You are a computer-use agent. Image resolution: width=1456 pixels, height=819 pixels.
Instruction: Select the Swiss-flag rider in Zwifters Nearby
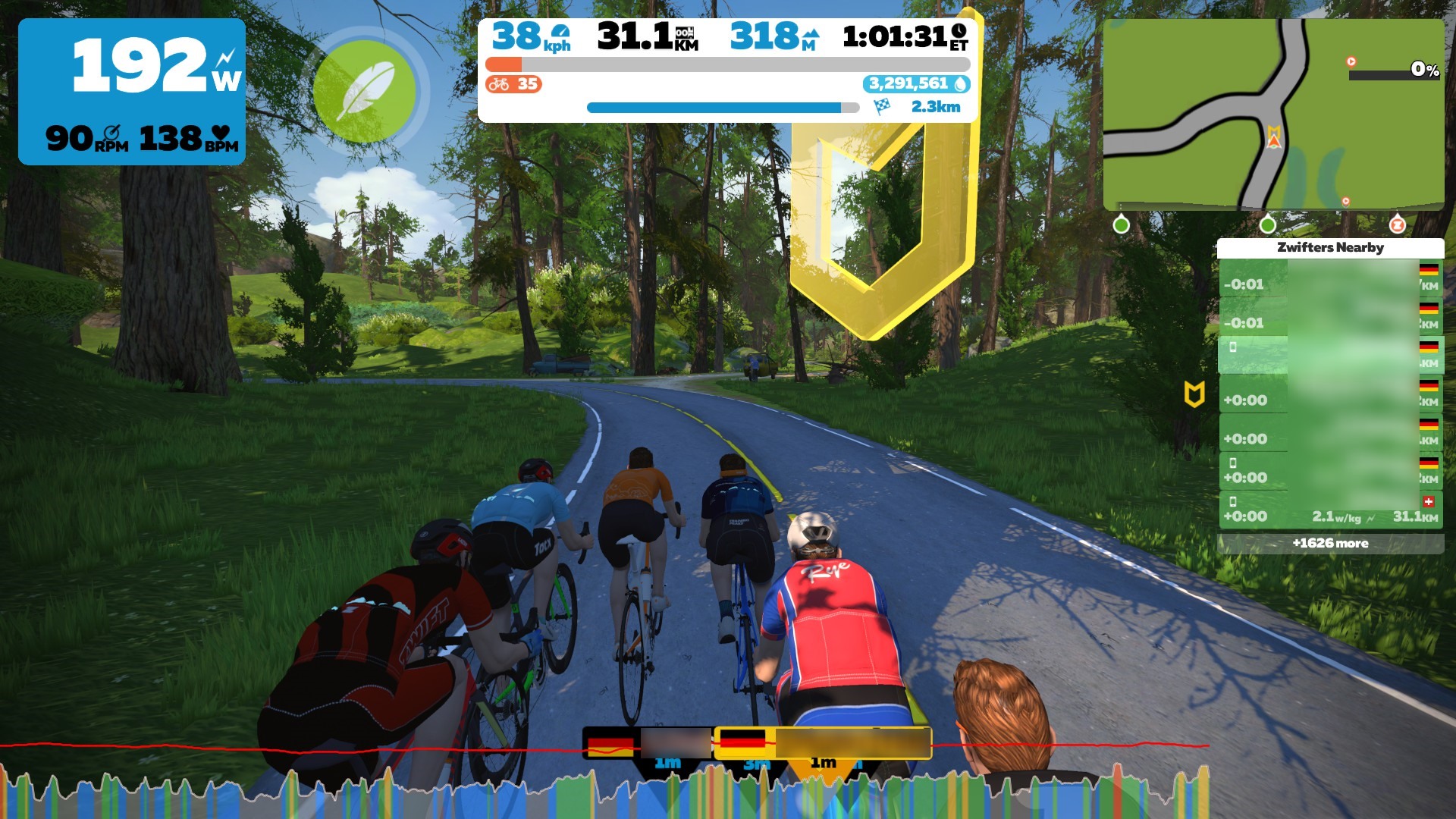(x=1330, y=510)
